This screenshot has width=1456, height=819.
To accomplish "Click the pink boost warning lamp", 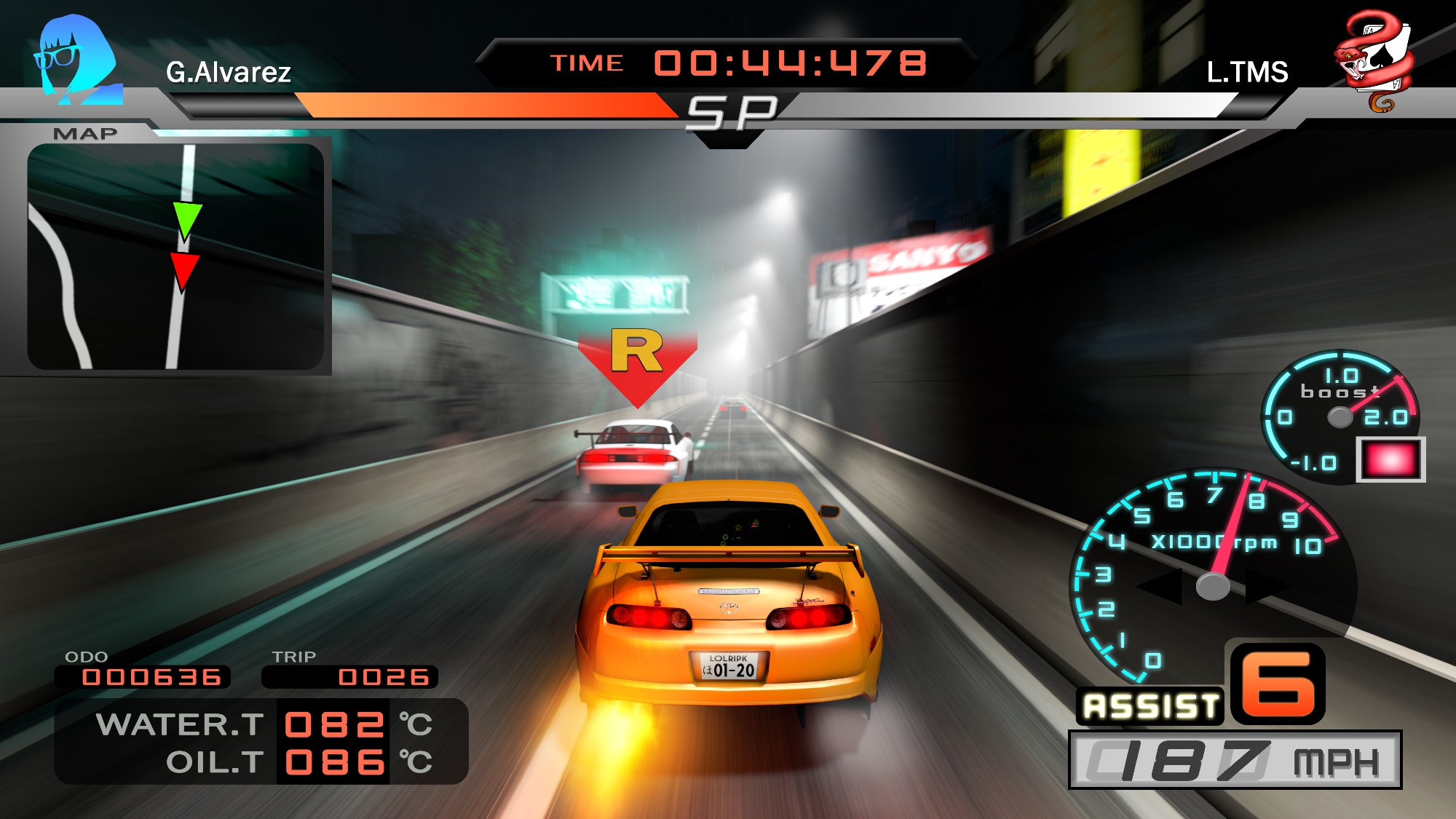I will [1390, 460].
